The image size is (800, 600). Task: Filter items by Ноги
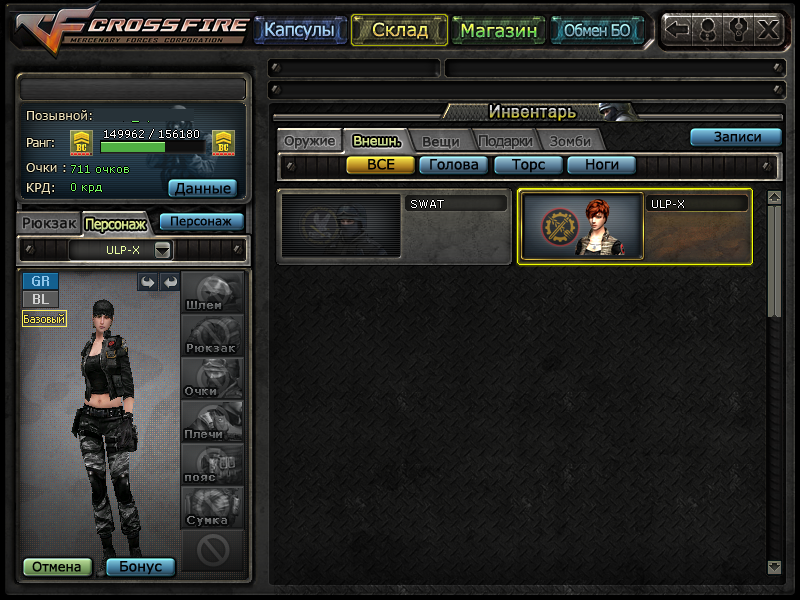coord(601,165)
